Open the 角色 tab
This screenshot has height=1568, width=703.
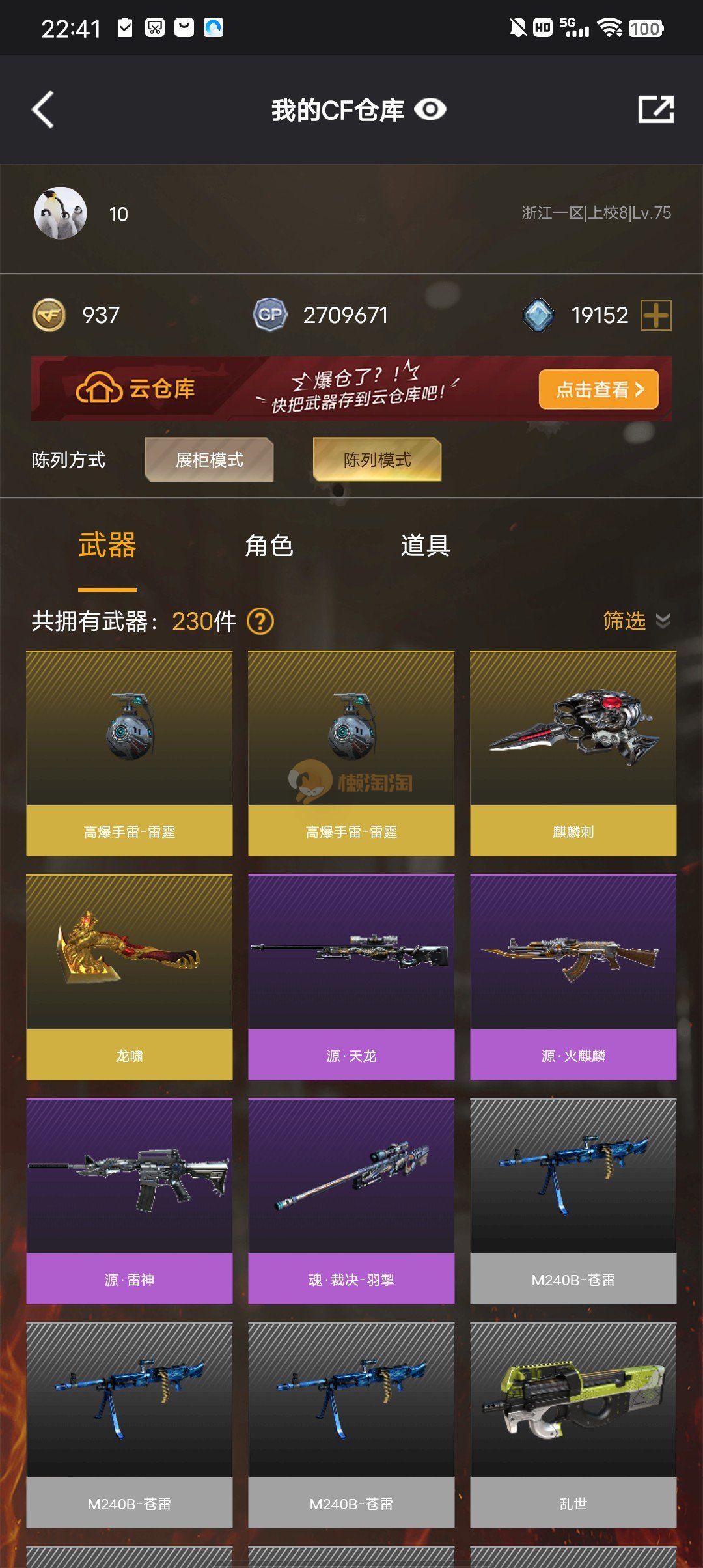(269, 546)
